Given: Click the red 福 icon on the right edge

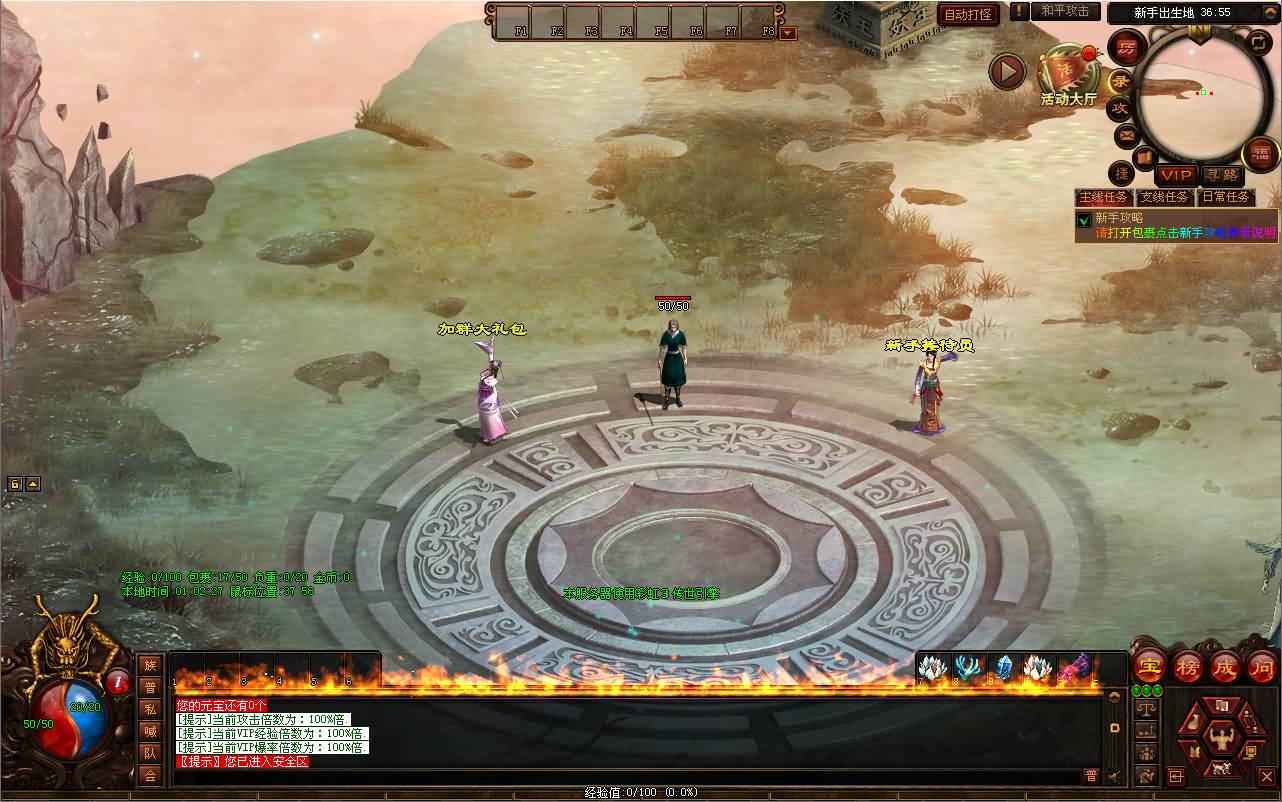Looking at the screenshot, I should click(x=1259, y=153).
